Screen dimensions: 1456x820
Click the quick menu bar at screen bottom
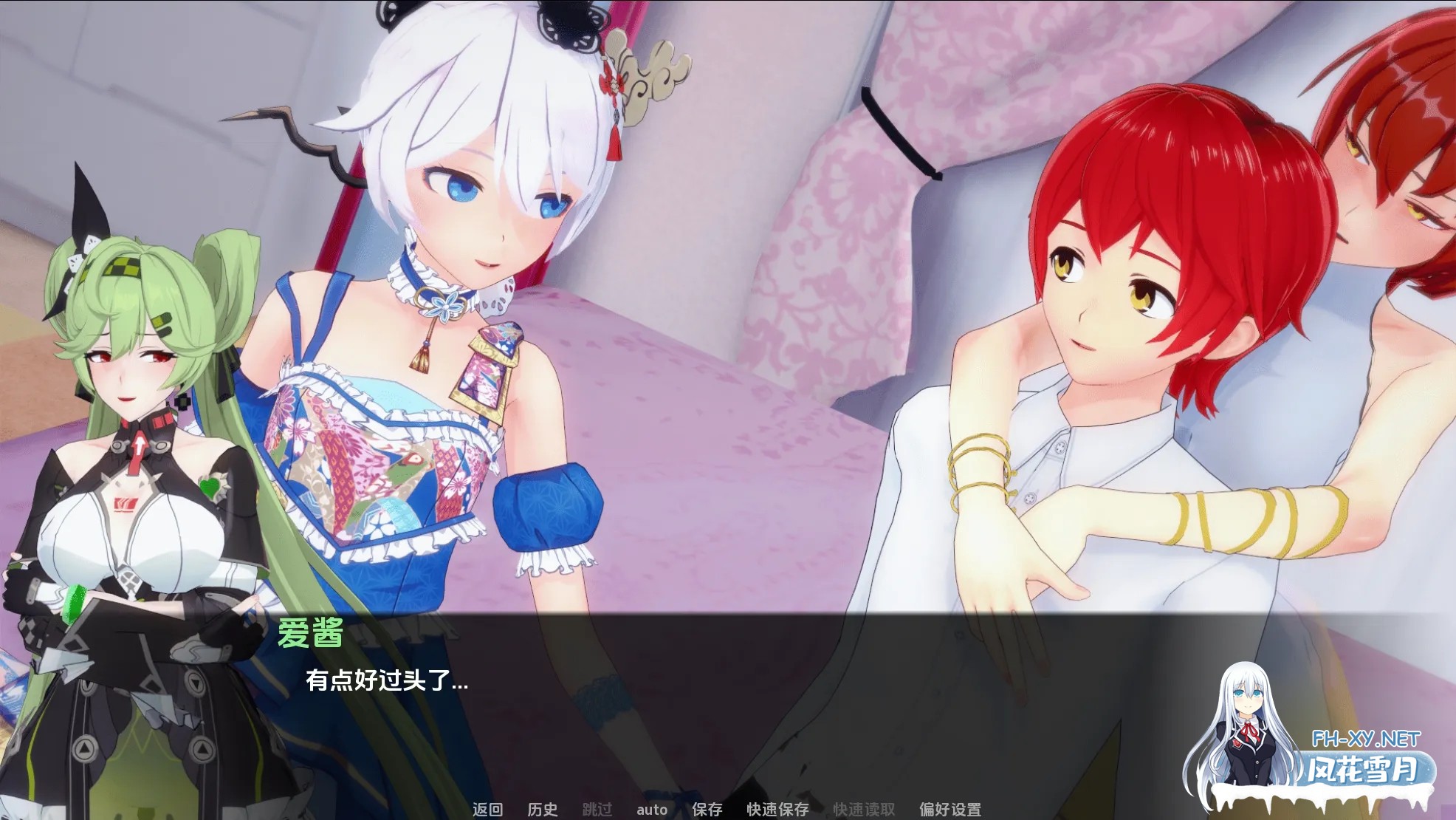[720, 810]
